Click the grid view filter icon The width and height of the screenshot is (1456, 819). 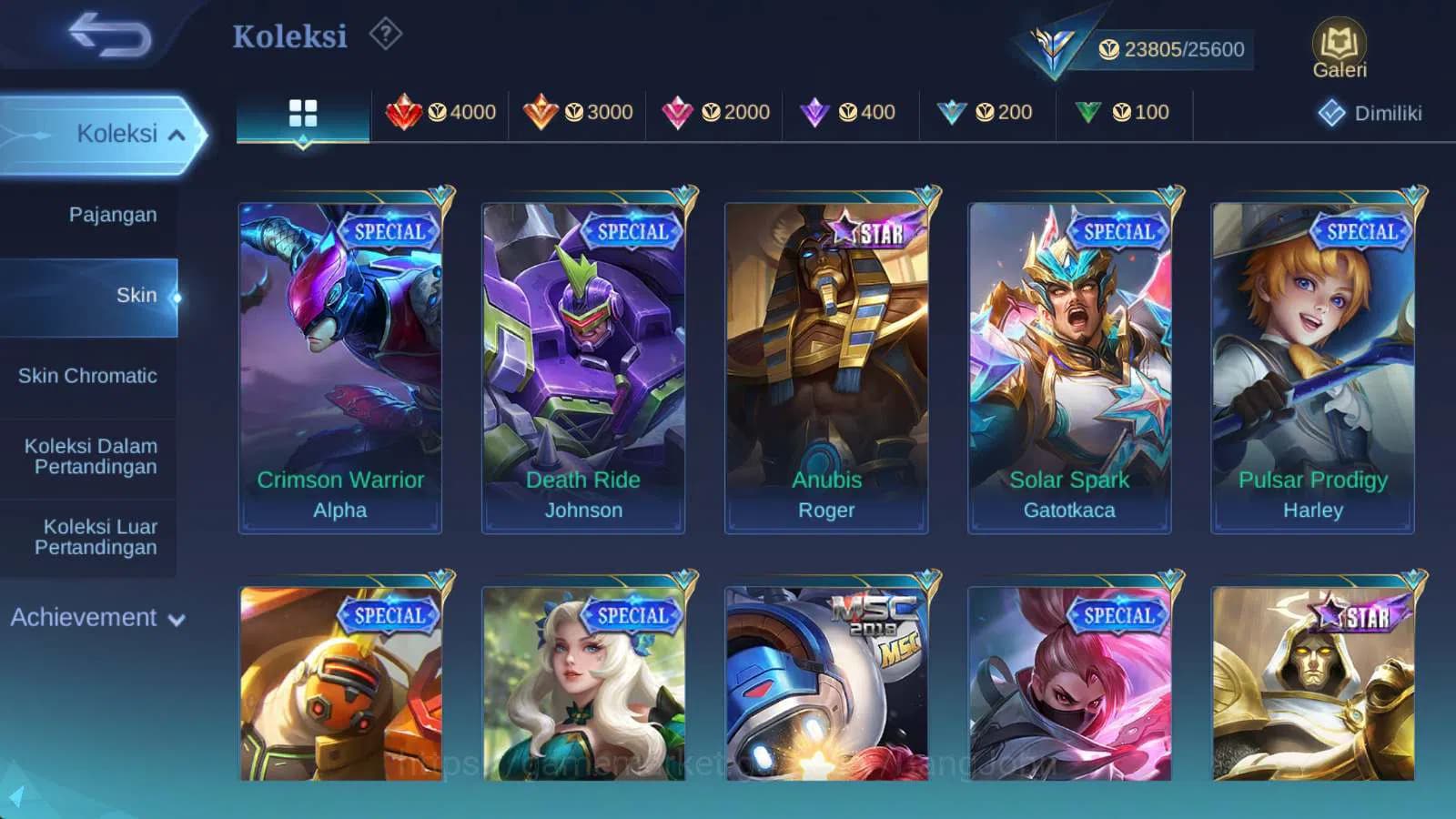coord(302,112)
